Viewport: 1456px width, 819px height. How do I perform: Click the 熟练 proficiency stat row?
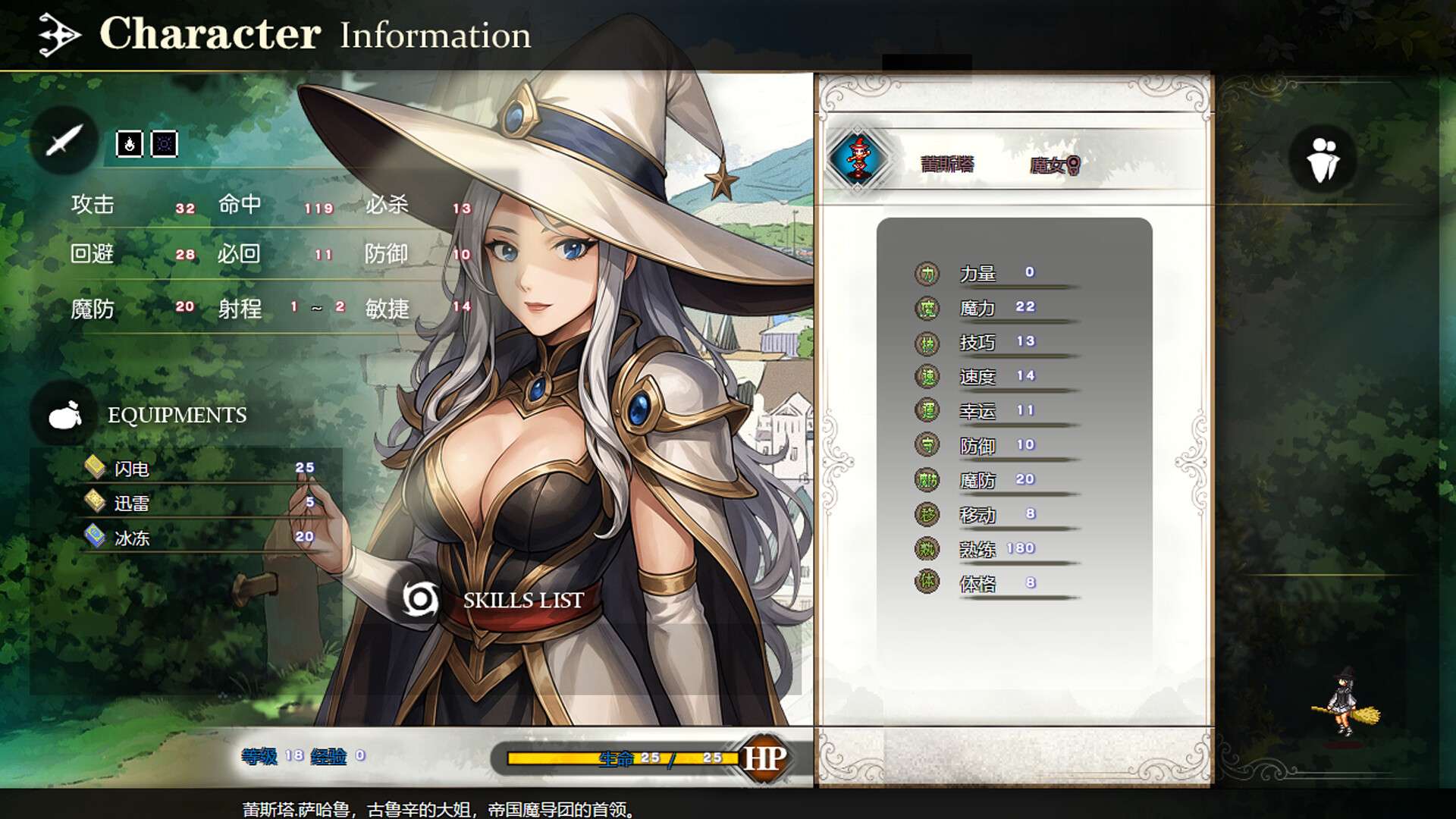(x=996, y=549)
